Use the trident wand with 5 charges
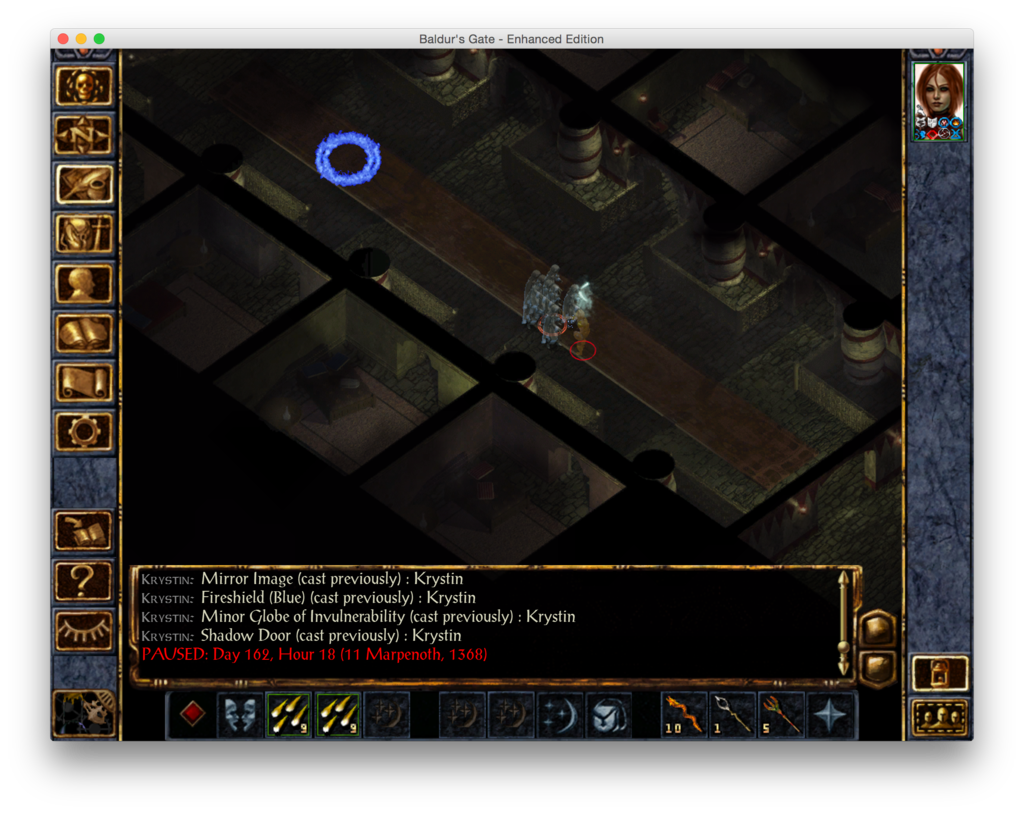1024x813 pixels. tap(783, 714)
